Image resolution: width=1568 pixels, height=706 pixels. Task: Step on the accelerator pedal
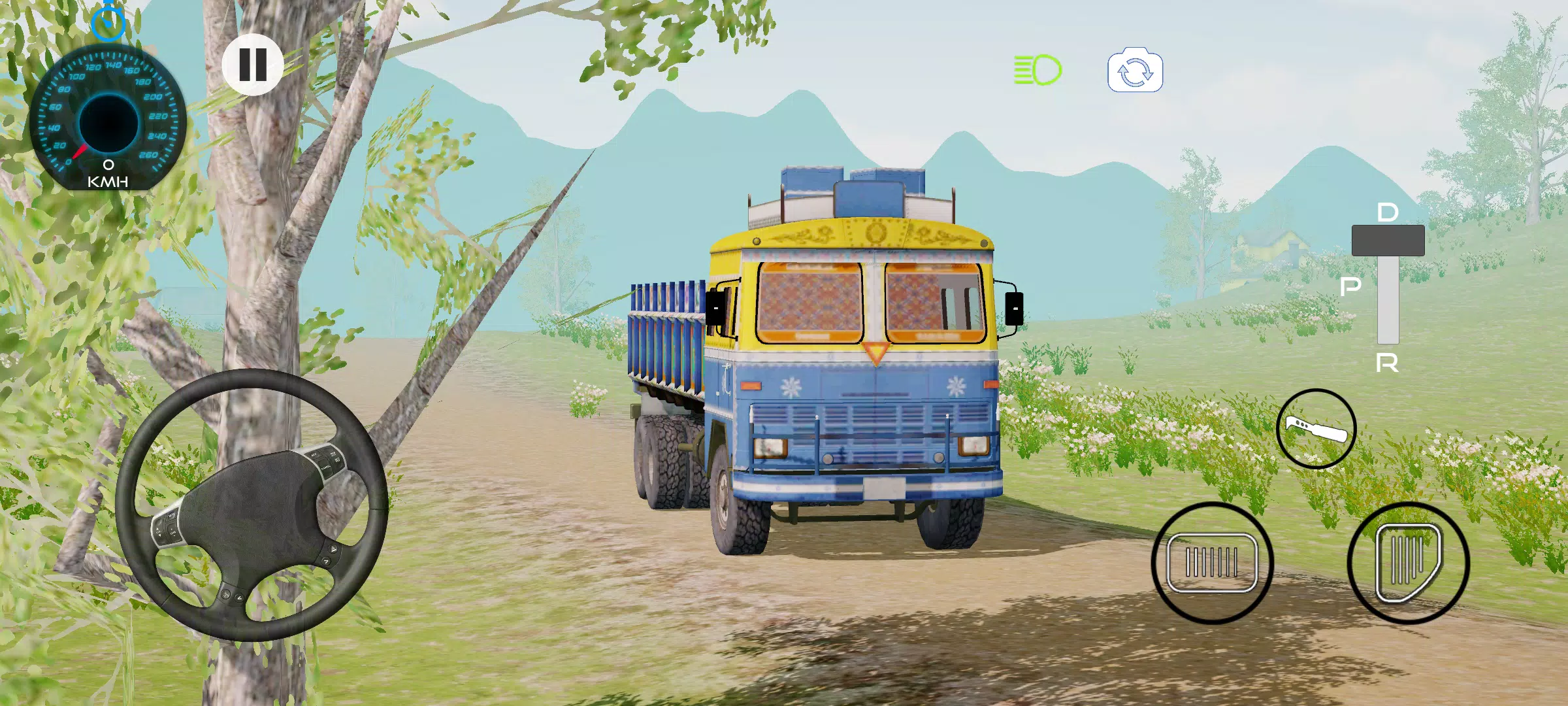(x=1408, y=563)
